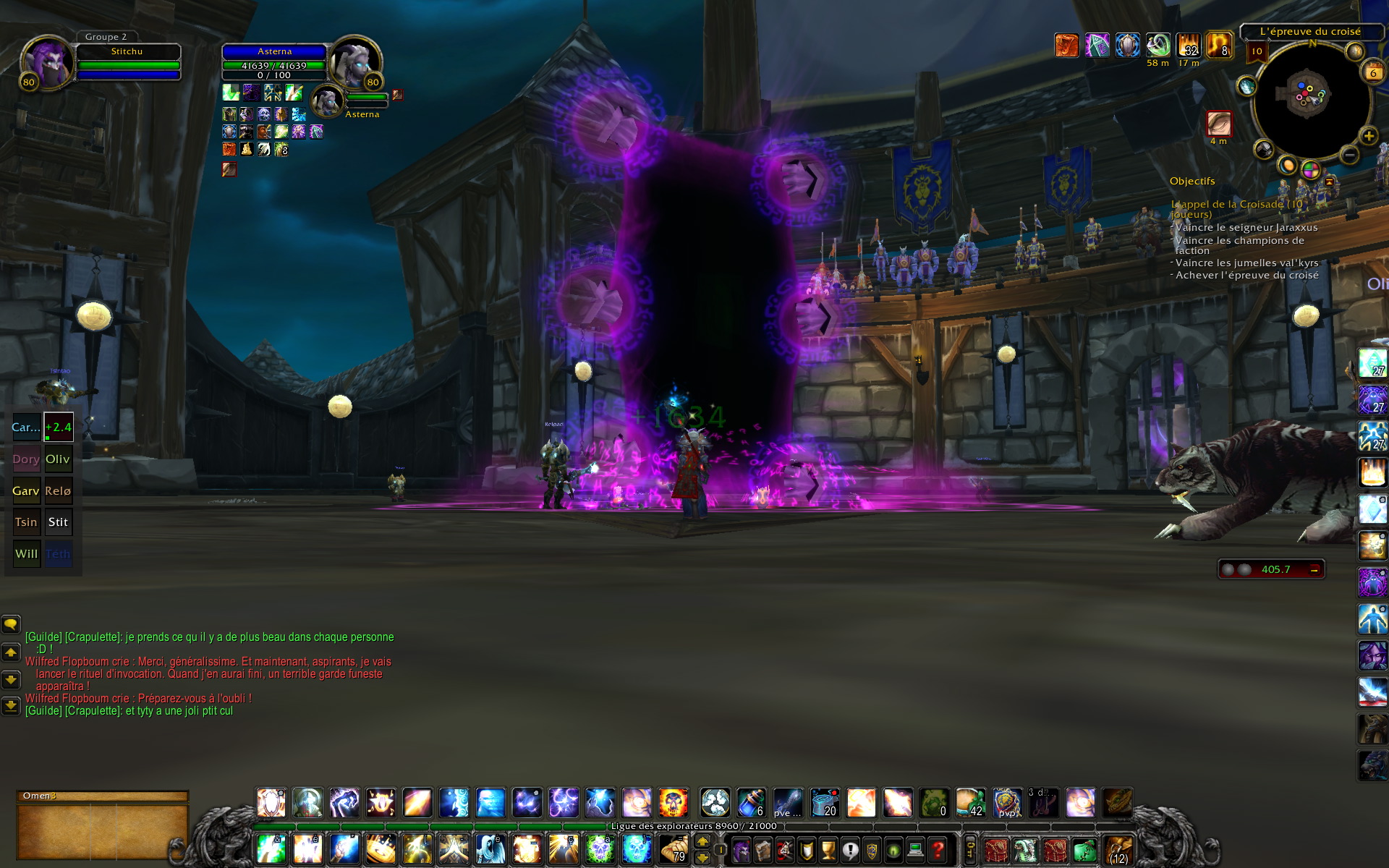
Task: Click the gold trophy achievements micro button
Action: point(828,849)
